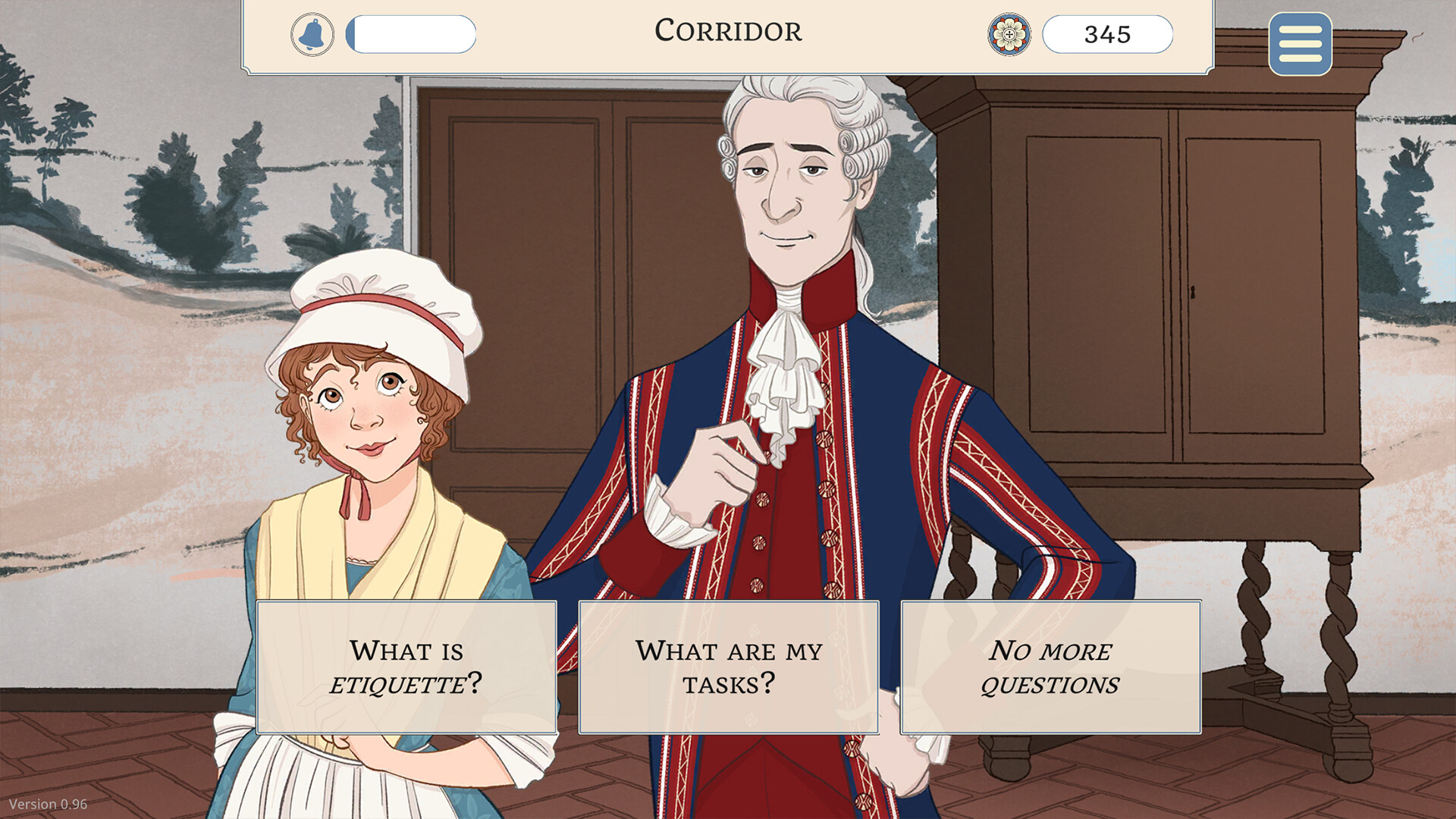Click the empty progress bar beside the bell
The image size is (1456, 819).
tap(411, 34)
